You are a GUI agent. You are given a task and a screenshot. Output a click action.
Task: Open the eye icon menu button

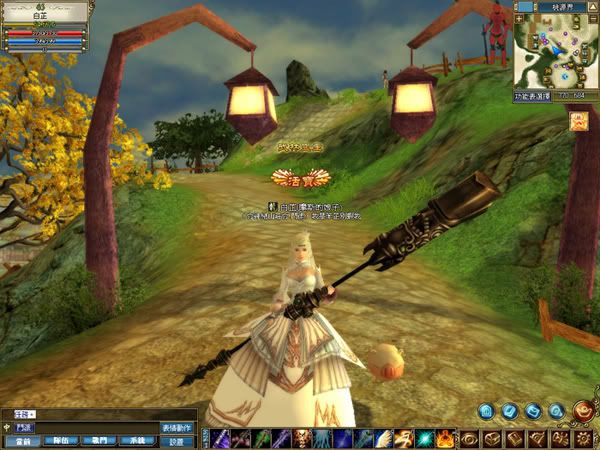point(468,438)
